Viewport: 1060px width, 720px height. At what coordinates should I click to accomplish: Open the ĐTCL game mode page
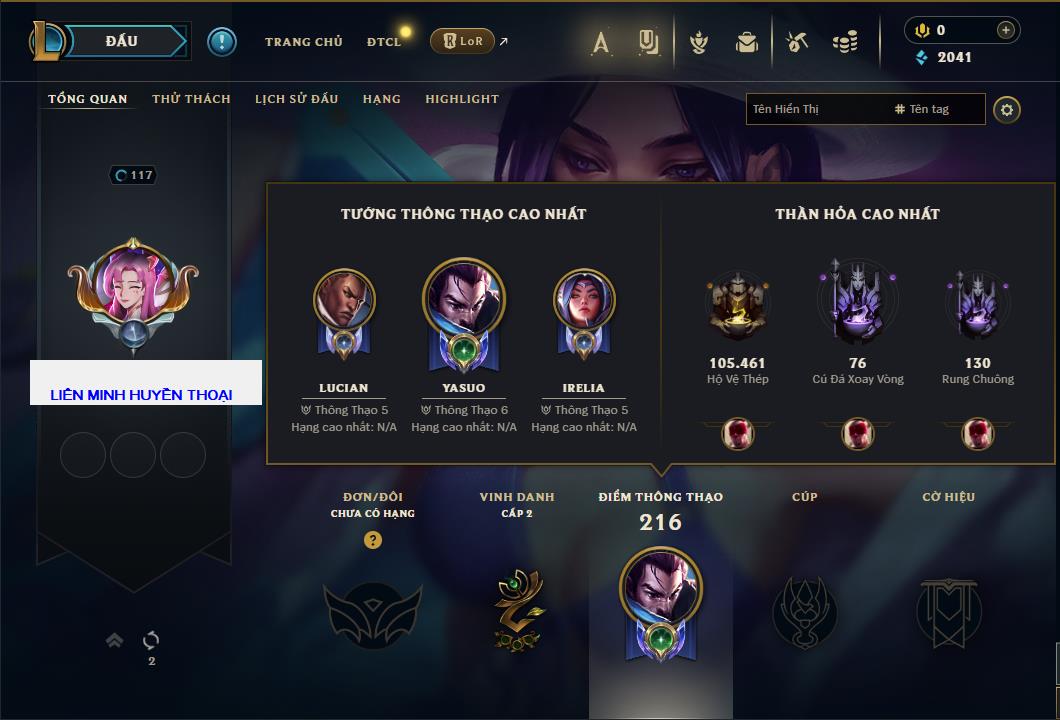point(383,42)
